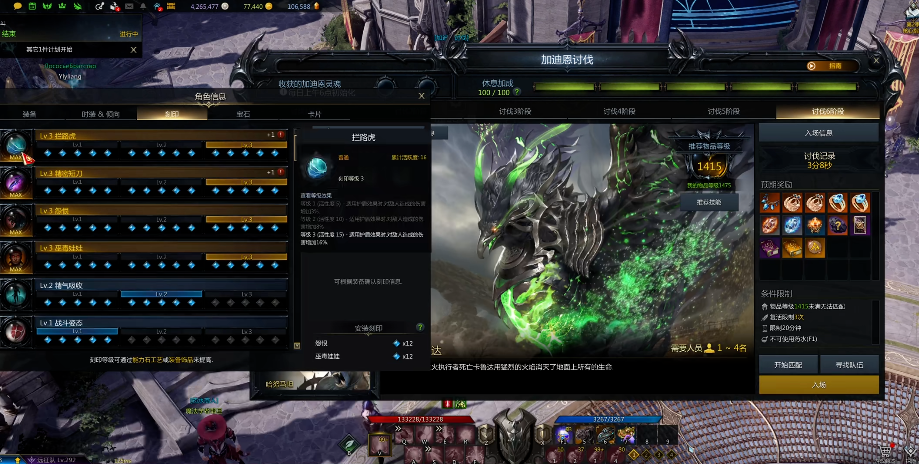
Task: Start matchmaking with 开始匹配
Action: tap(787, 363)
